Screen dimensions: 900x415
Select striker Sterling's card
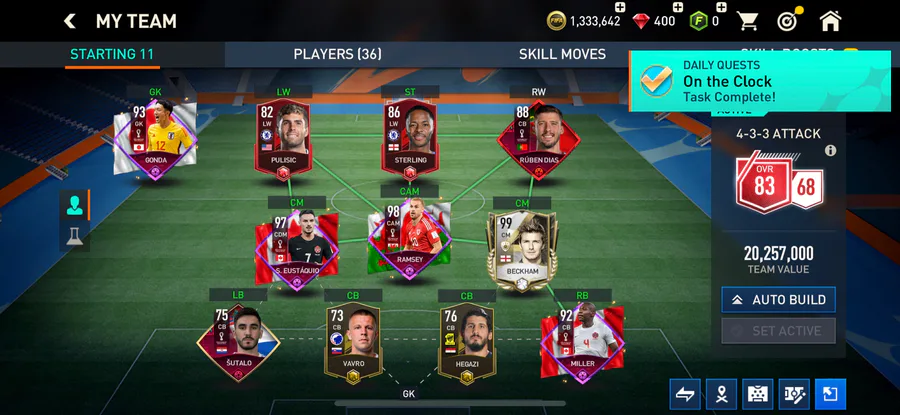[410, 139]
